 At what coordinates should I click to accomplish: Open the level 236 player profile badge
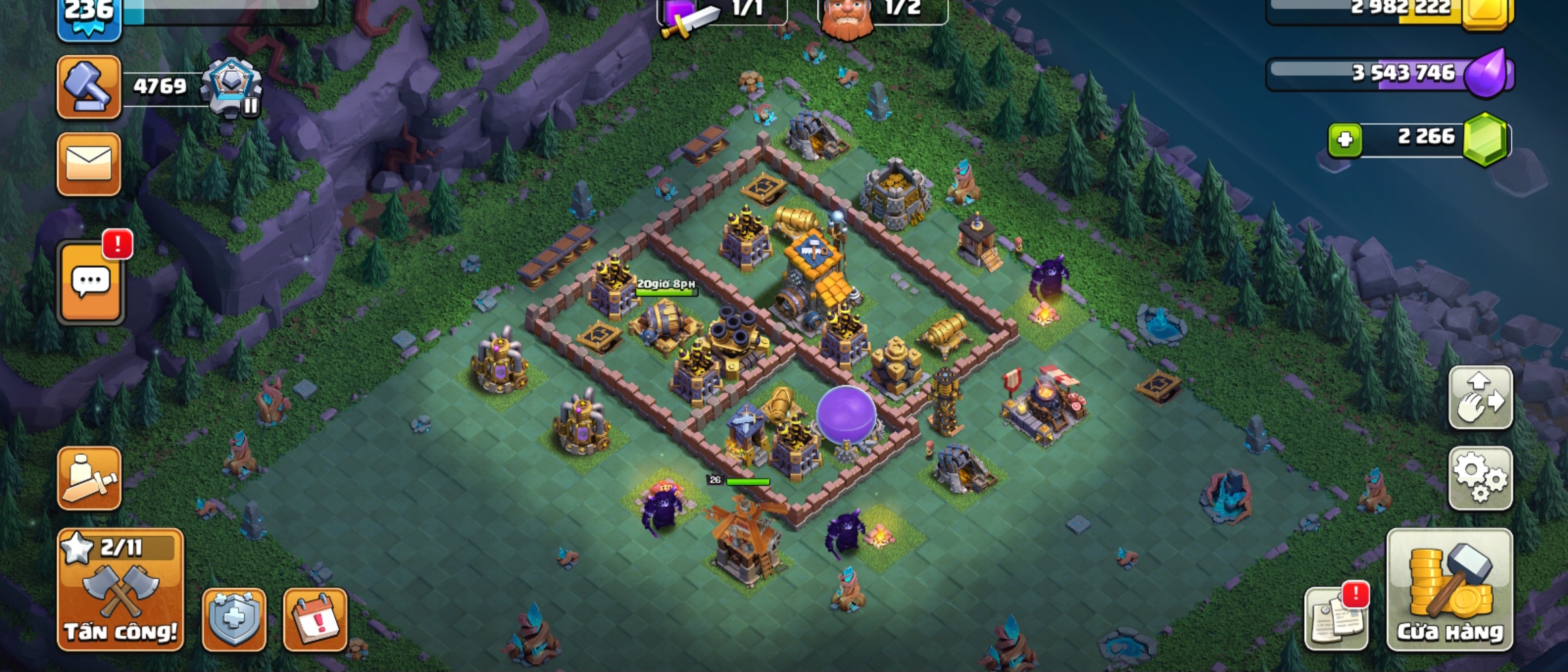pyautogui.click(x=89, y=16)
